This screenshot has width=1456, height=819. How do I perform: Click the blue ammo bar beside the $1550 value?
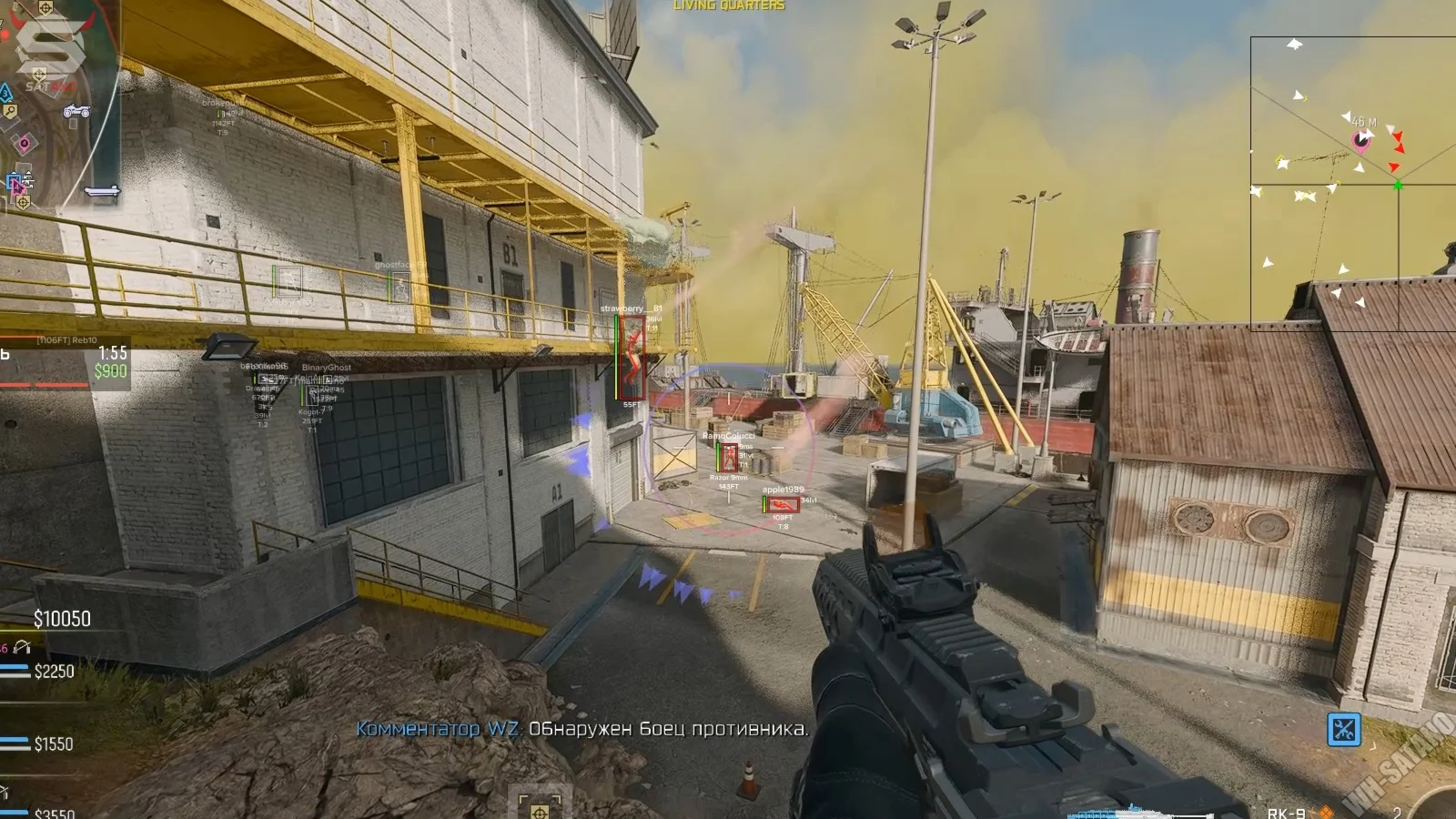point(15,741)
